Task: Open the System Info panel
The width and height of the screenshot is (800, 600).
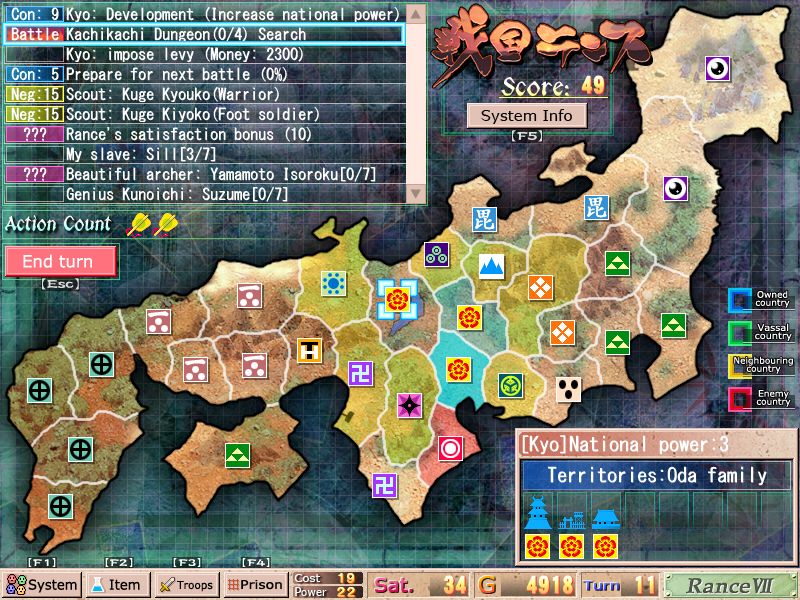Action: coord(526,116)
